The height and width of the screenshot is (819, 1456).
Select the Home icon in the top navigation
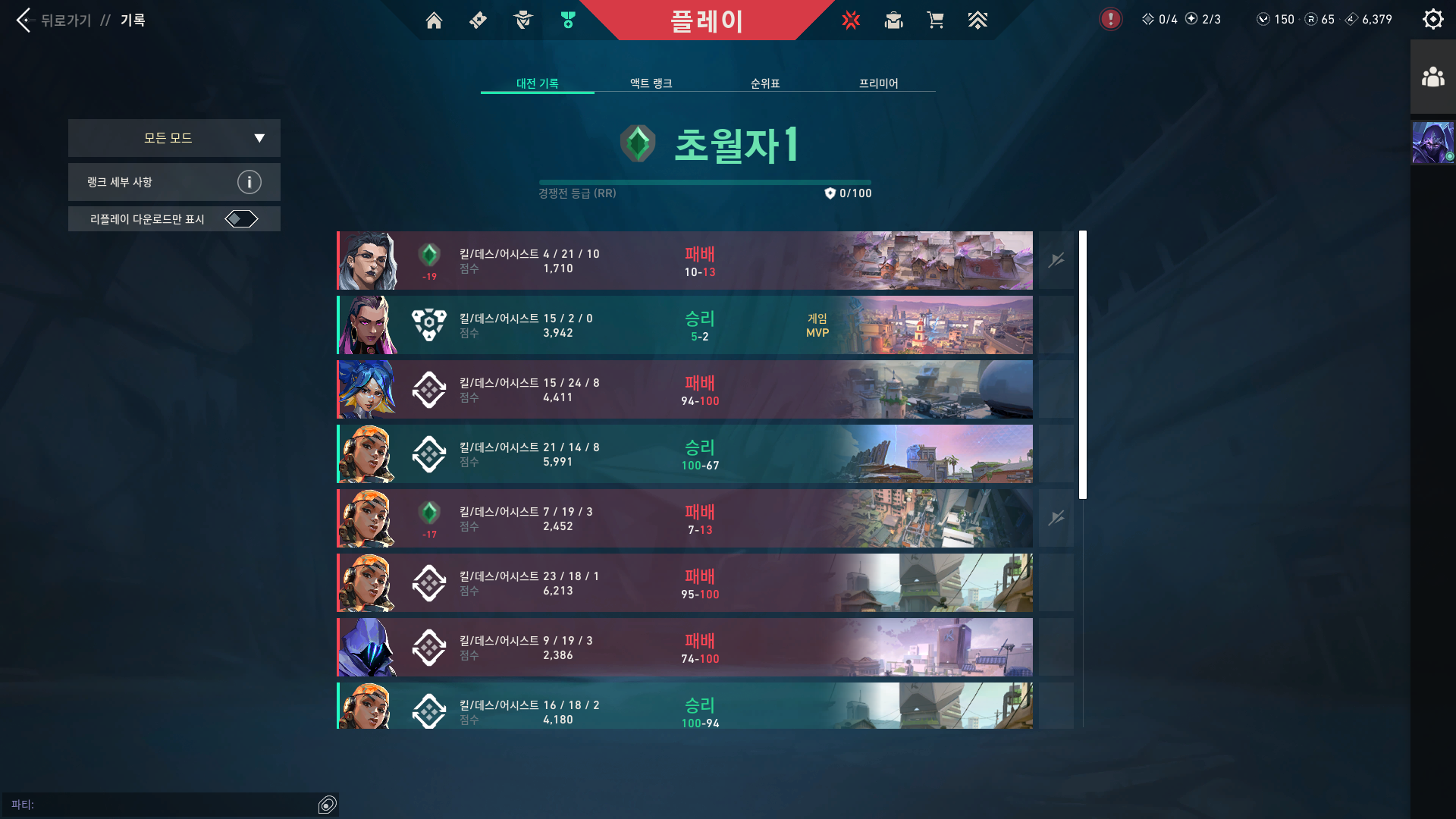pyautogui.click(x=434, y=20)
